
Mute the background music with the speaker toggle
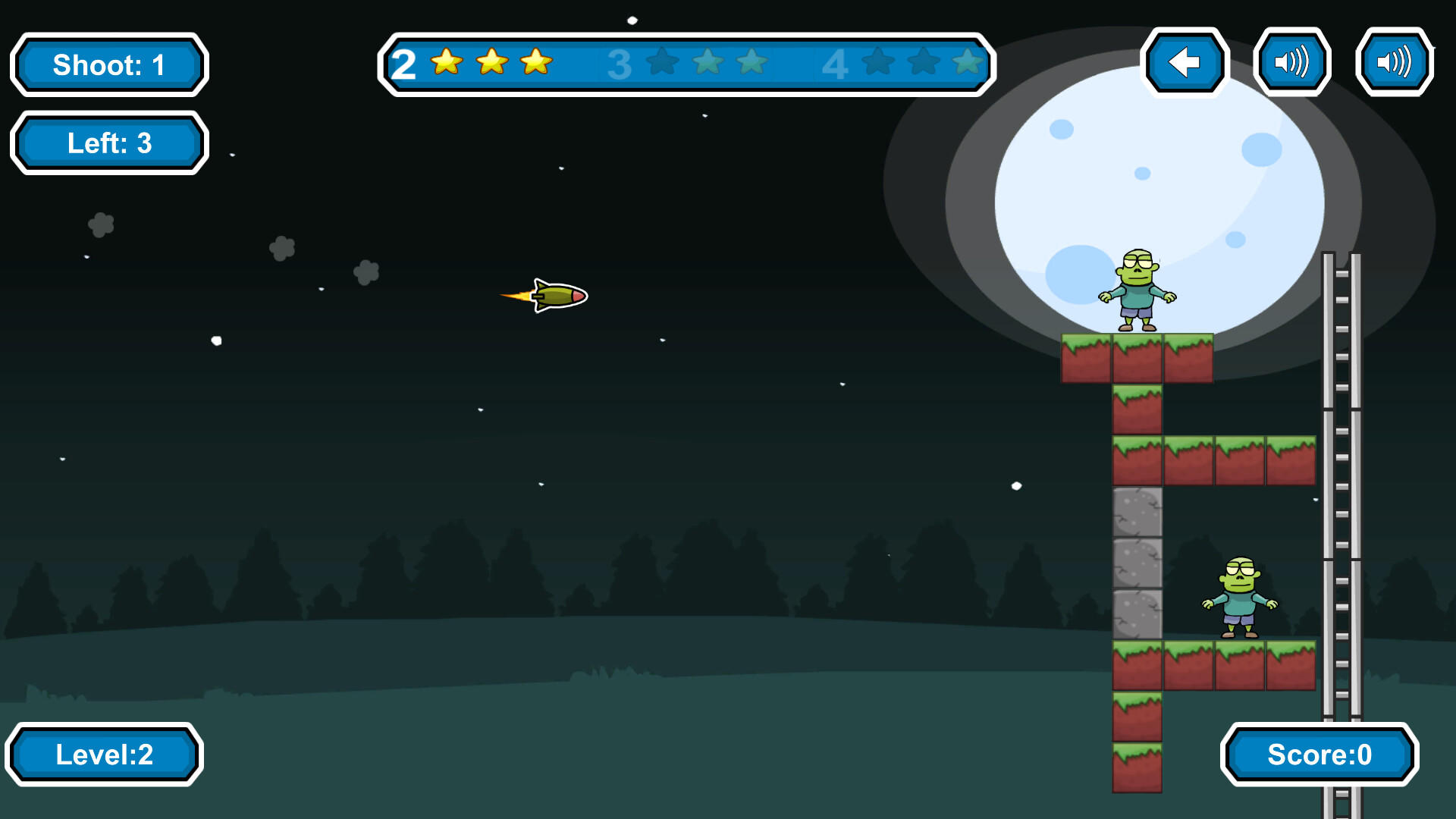point(1293,63)
